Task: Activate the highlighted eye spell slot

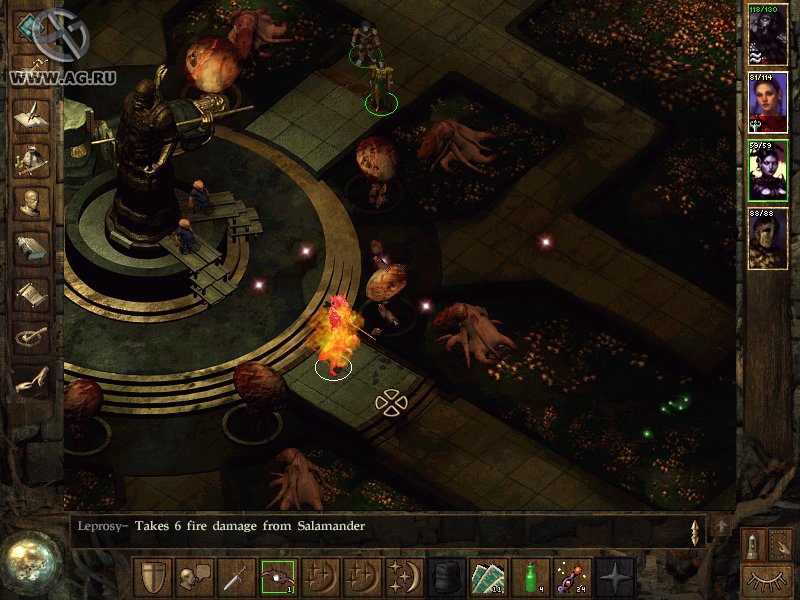Action: coord(276,576)
